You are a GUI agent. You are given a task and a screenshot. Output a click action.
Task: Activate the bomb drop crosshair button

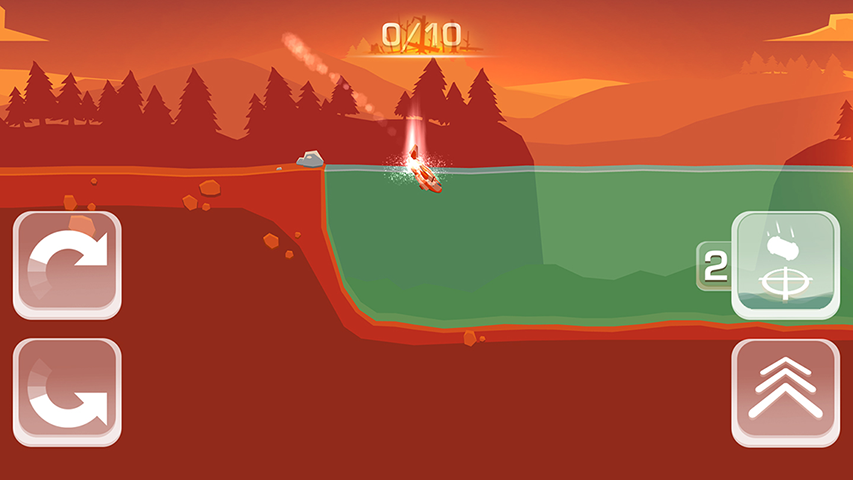785,265
